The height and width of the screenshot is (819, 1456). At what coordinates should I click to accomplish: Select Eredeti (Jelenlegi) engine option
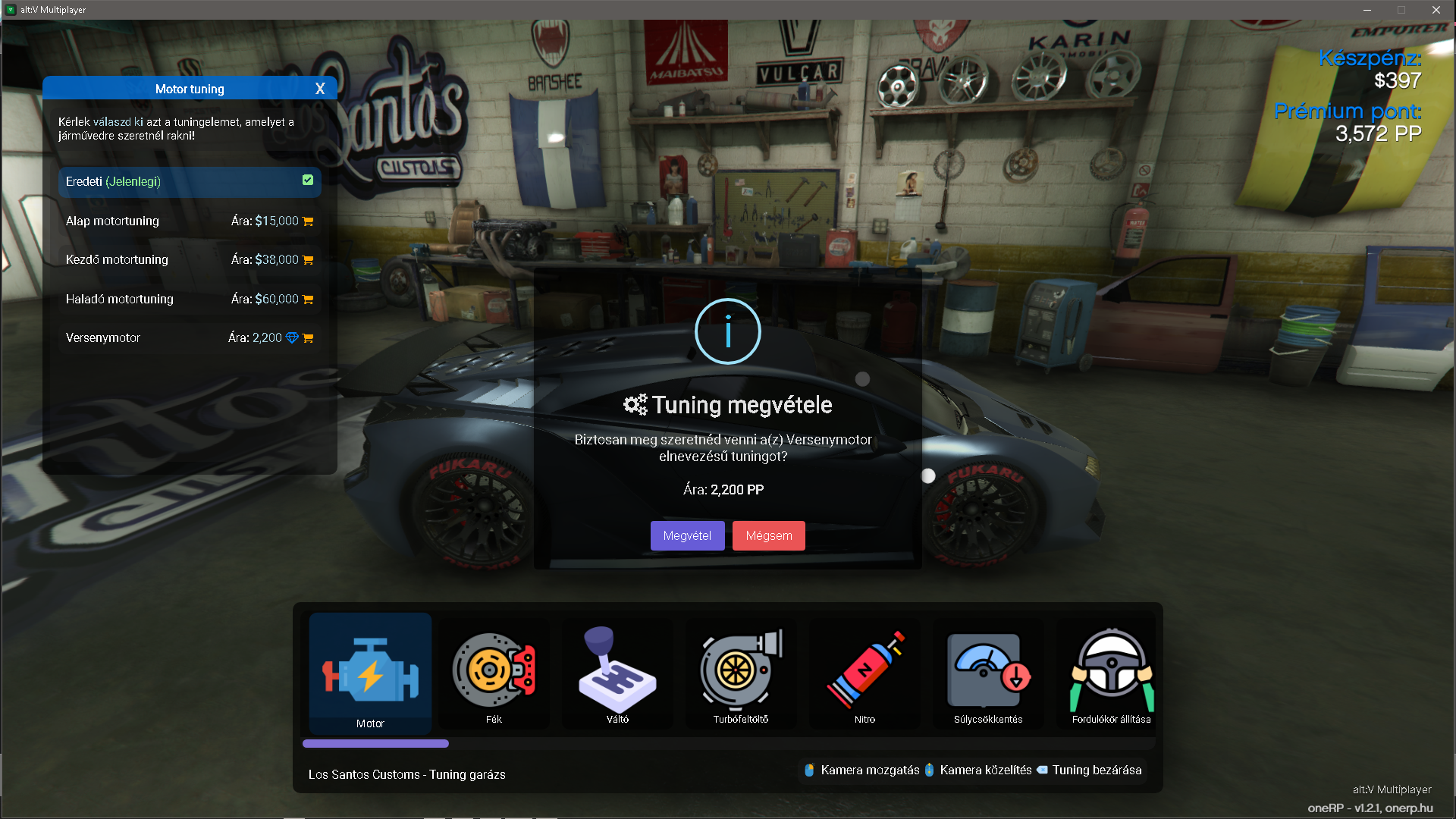[190, 182]
